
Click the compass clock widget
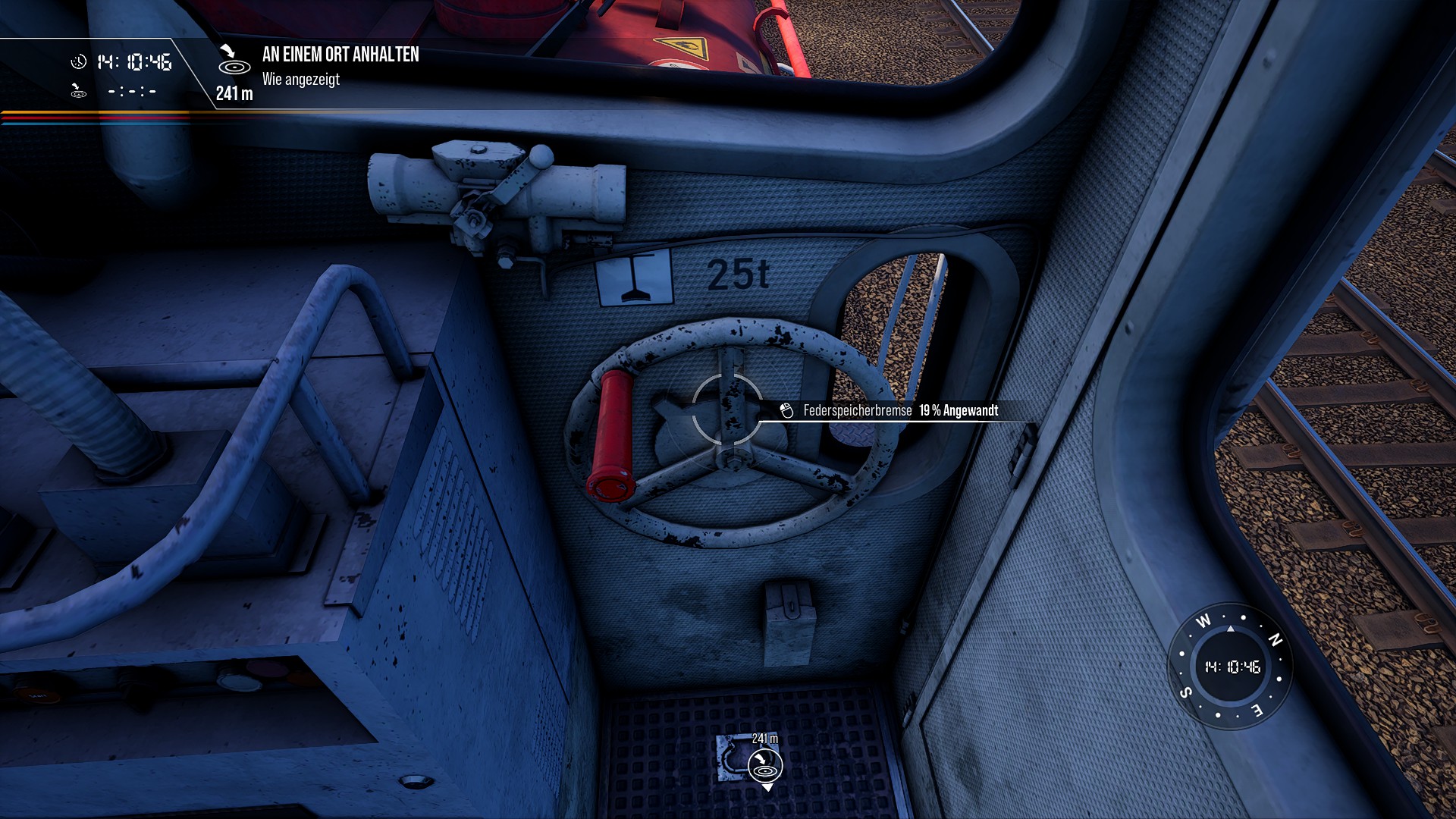coord(1232,667)
